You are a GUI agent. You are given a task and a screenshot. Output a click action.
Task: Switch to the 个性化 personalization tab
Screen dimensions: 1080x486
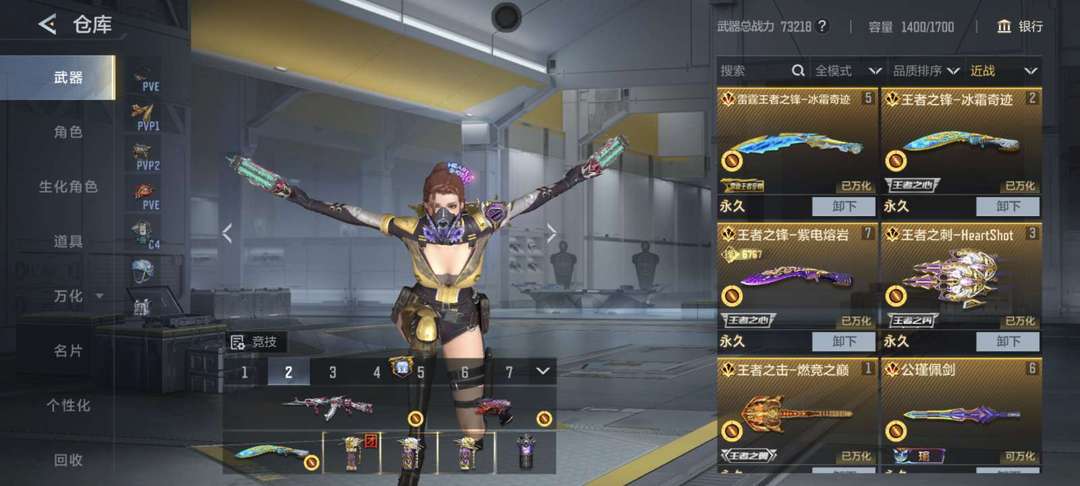click(x=68, y=405)
